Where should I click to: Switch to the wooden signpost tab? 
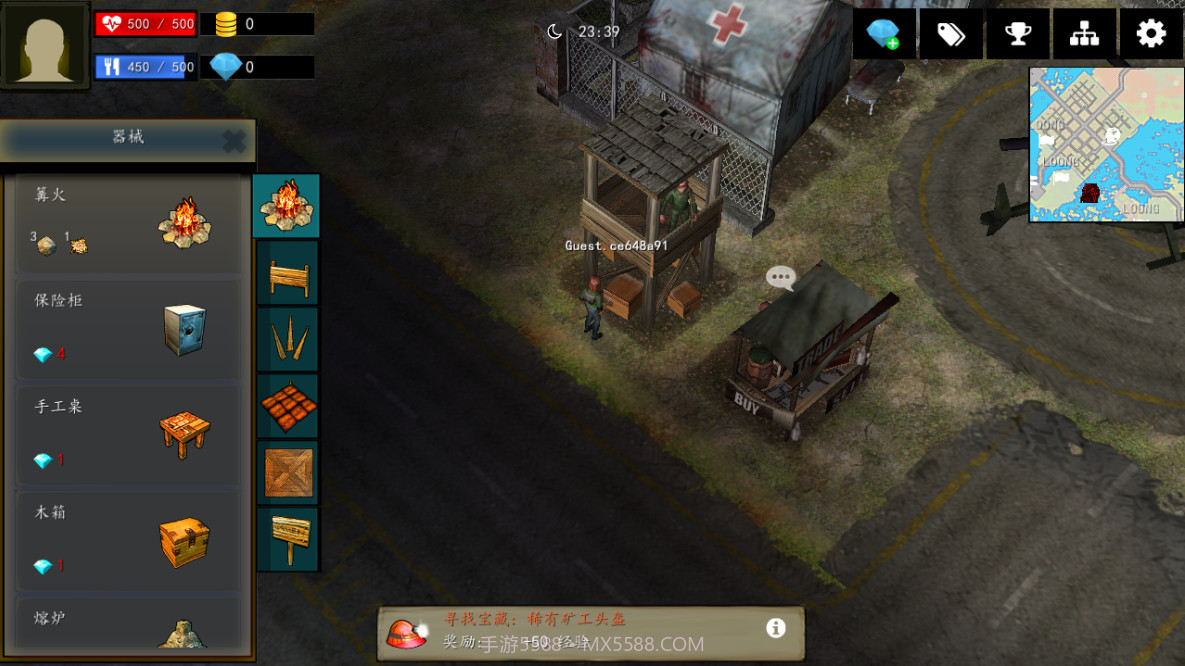[x=288, y=539]
